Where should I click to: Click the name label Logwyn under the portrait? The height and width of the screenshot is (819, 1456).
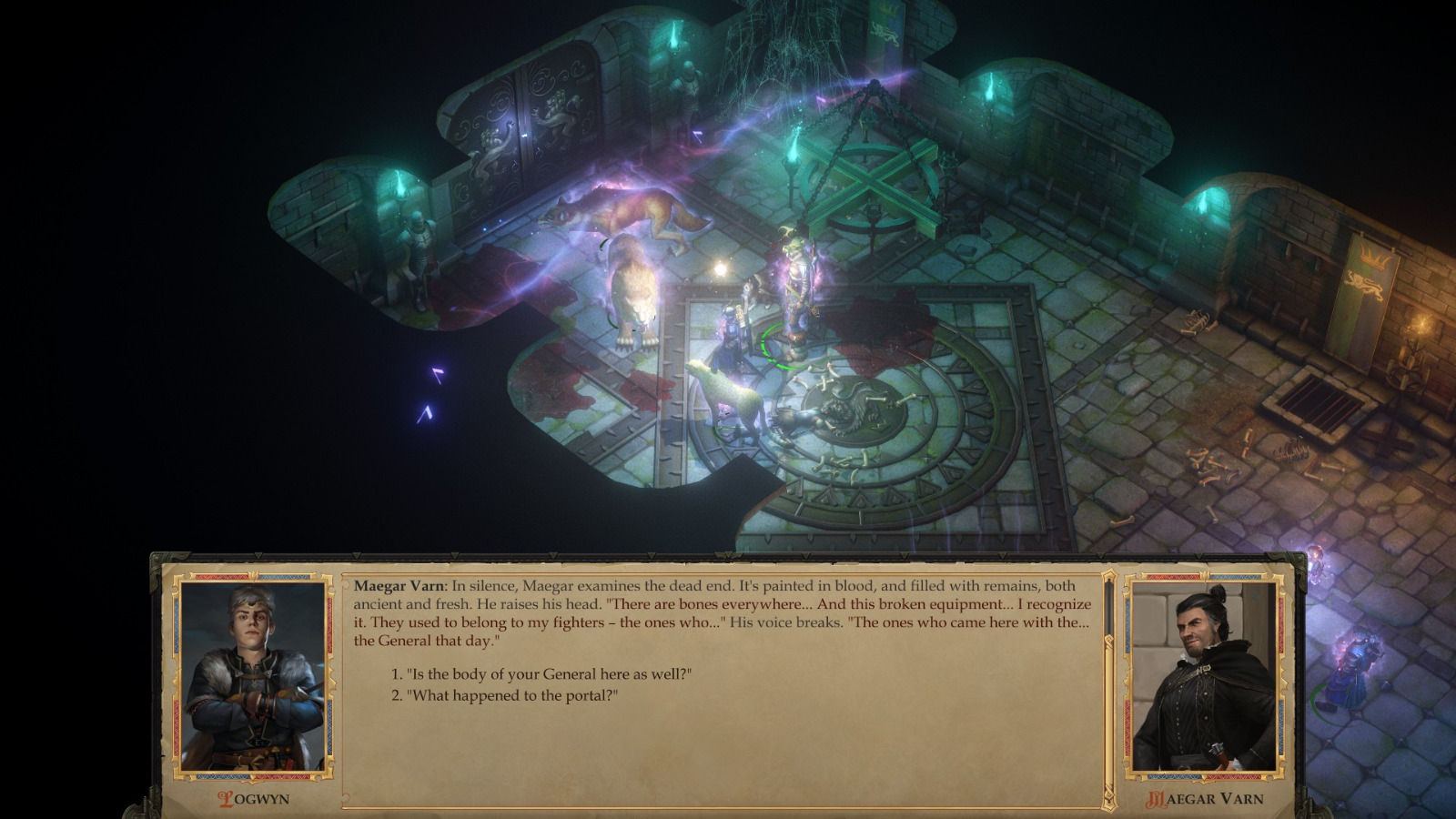pos(254,799)
